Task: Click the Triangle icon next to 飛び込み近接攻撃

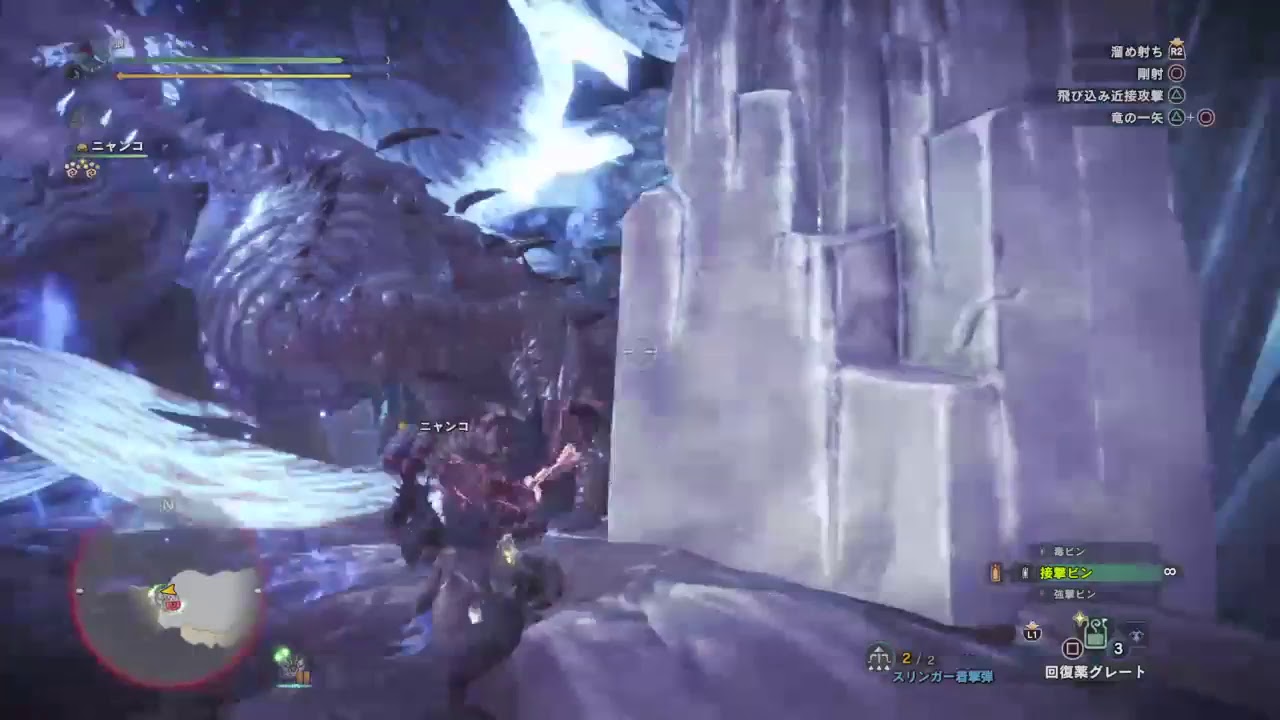Action: pyautogui.click(x=1178, y=95)
